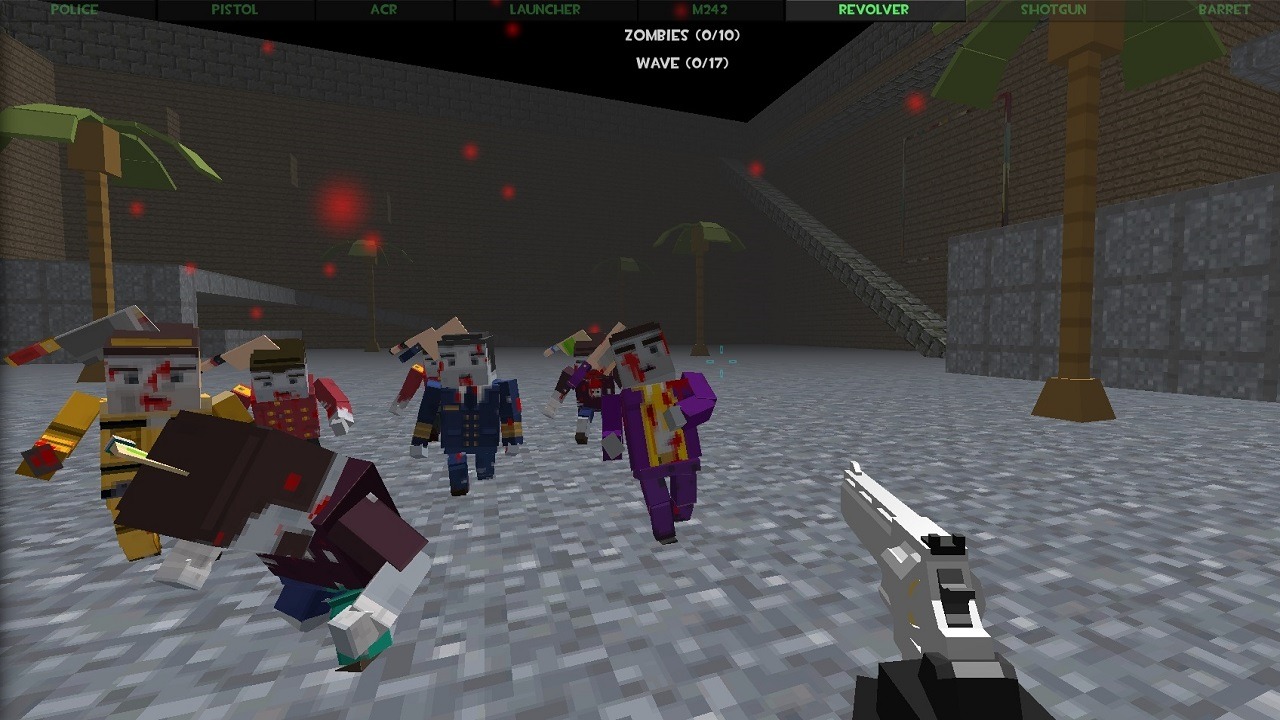The height and width of the screenshot is (720, 1280).
Task: Target the blue uniformed zombie
Action: coord(465,420)
